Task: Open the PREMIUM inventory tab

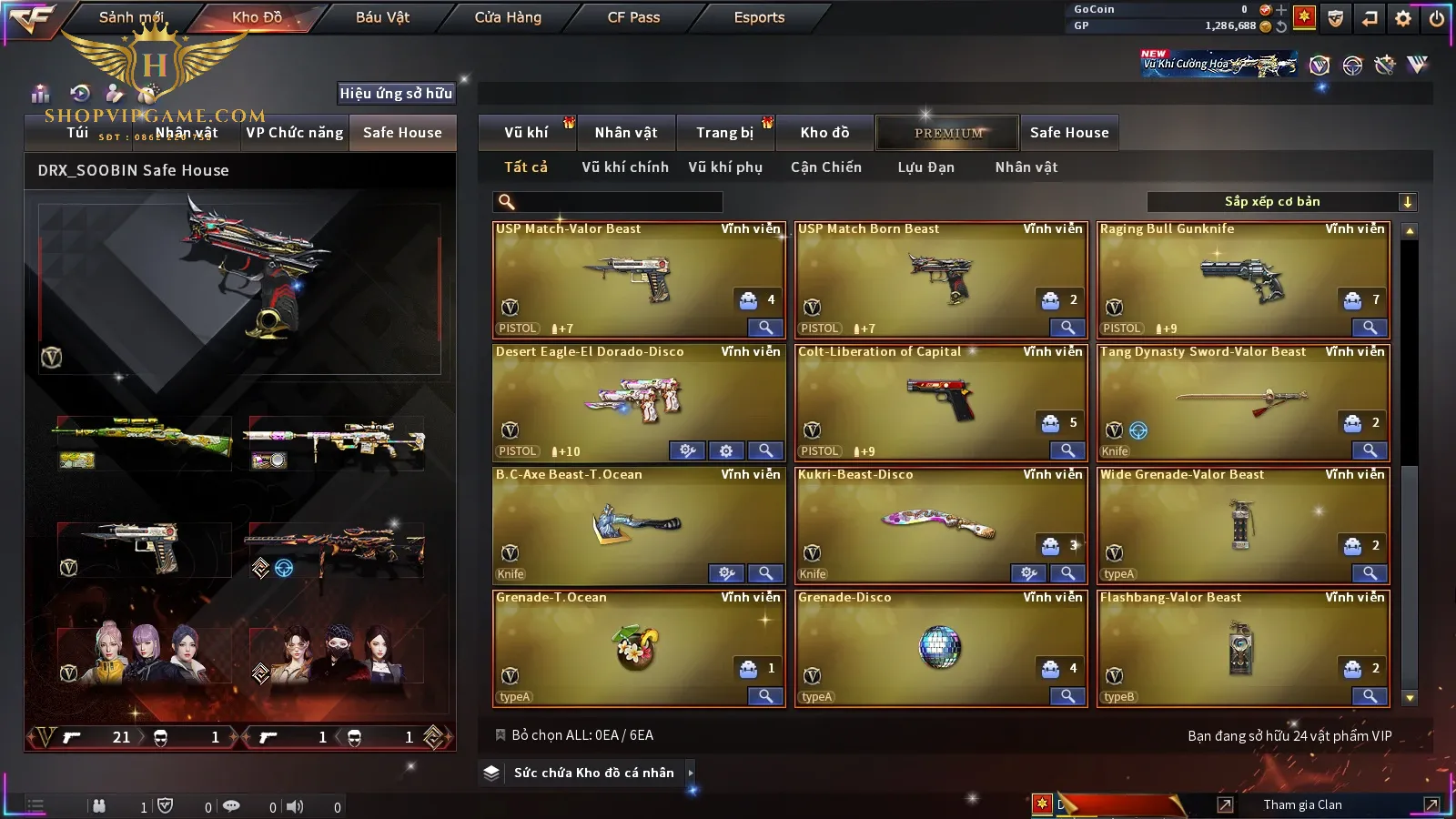Action: pyautogui.click(x=948, y=133)
